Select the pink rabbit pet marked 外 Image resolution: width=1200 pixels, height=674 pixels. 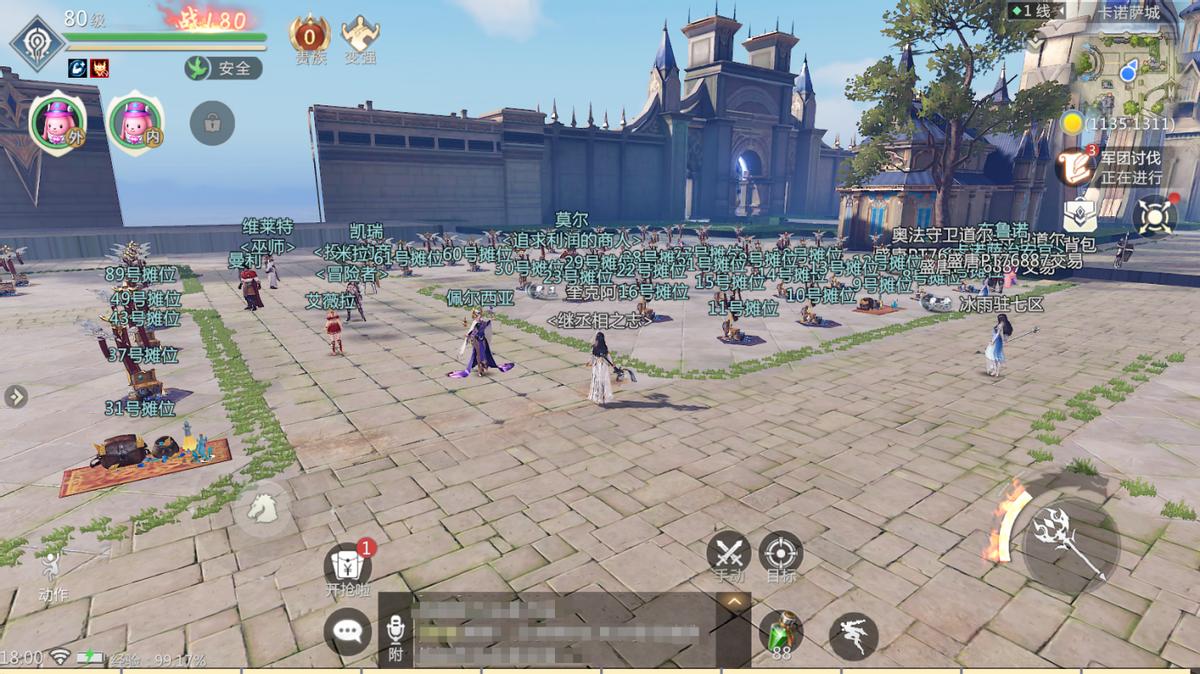coord(56,122)
